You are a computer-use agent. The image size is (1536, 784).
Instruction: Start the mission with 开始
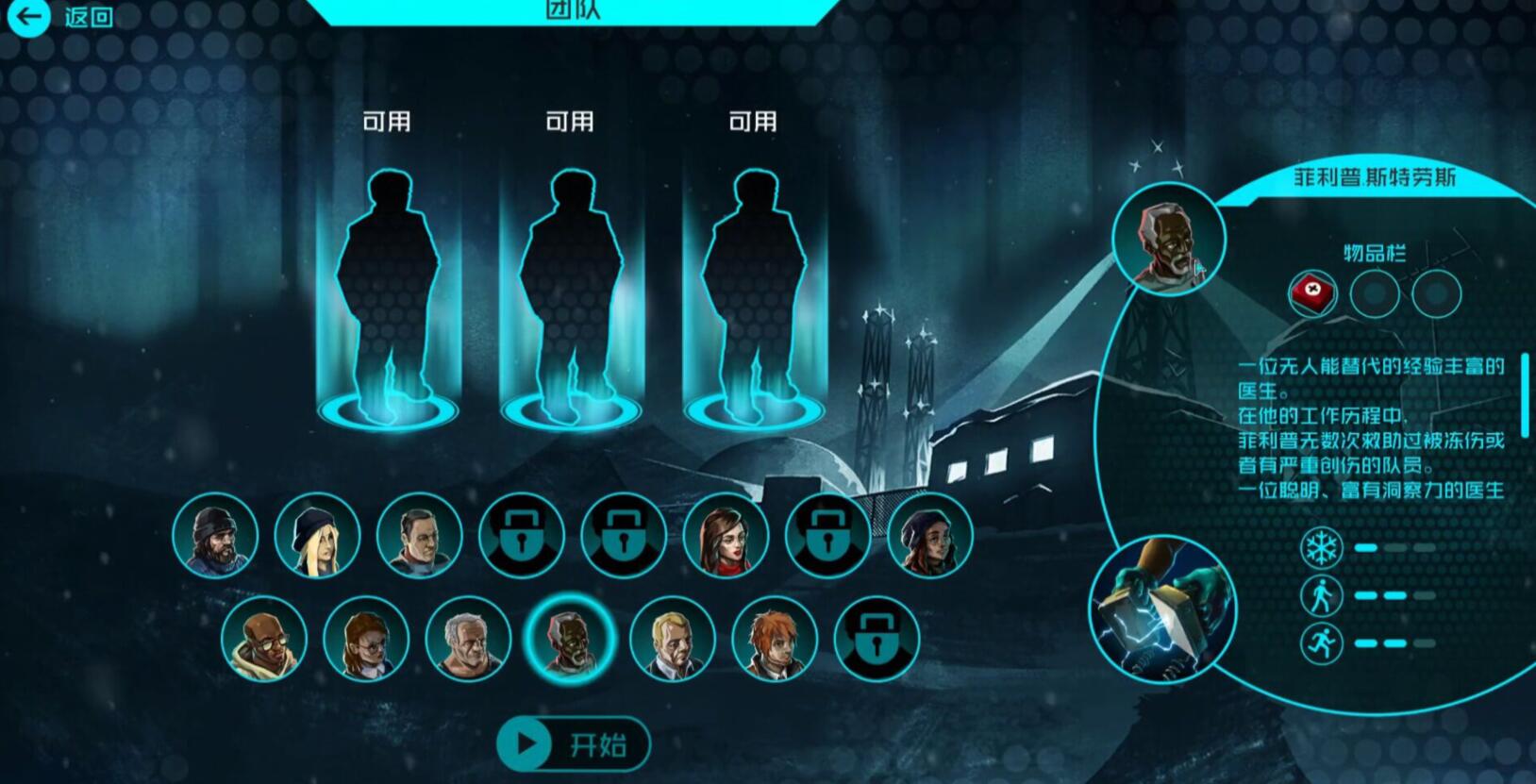pyautogui.click(x=574, y=744)
